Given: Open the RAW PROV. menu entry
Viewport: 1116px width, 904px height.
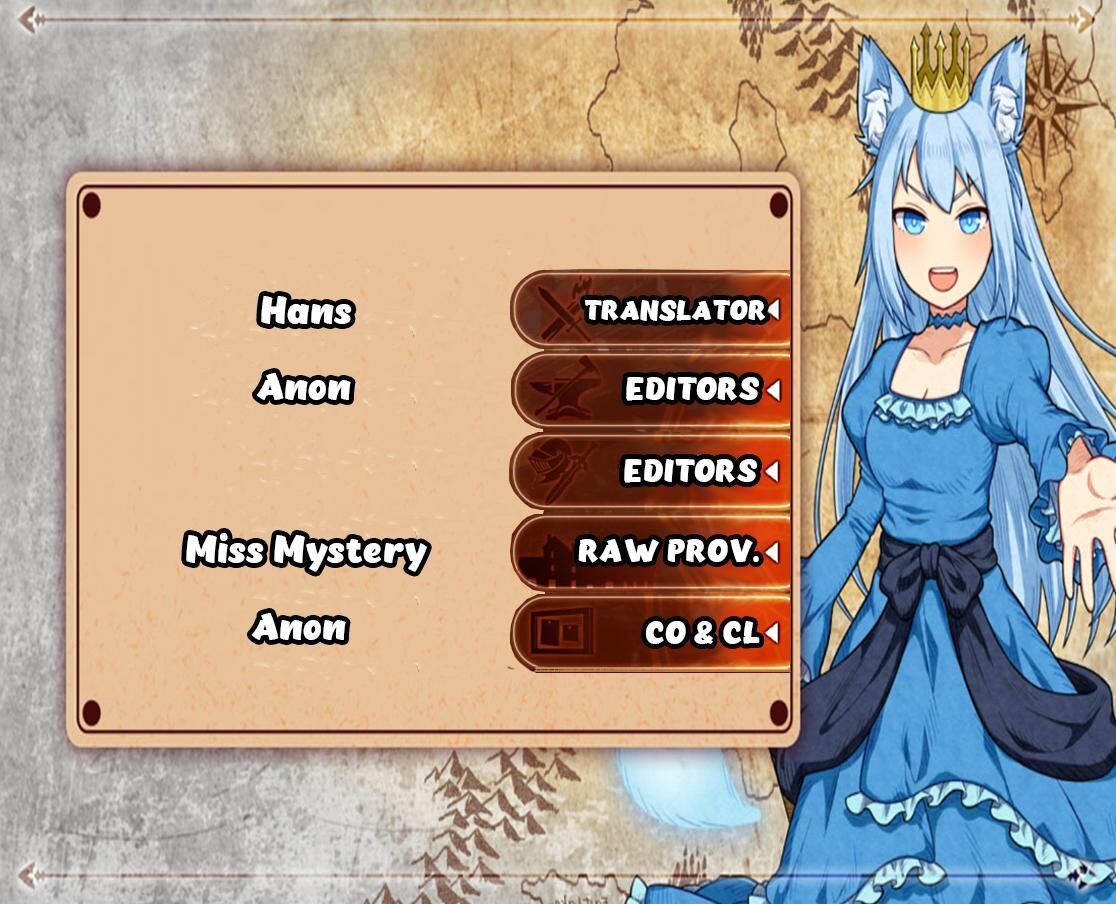Looking at the screenshot, I should [652, 551].
